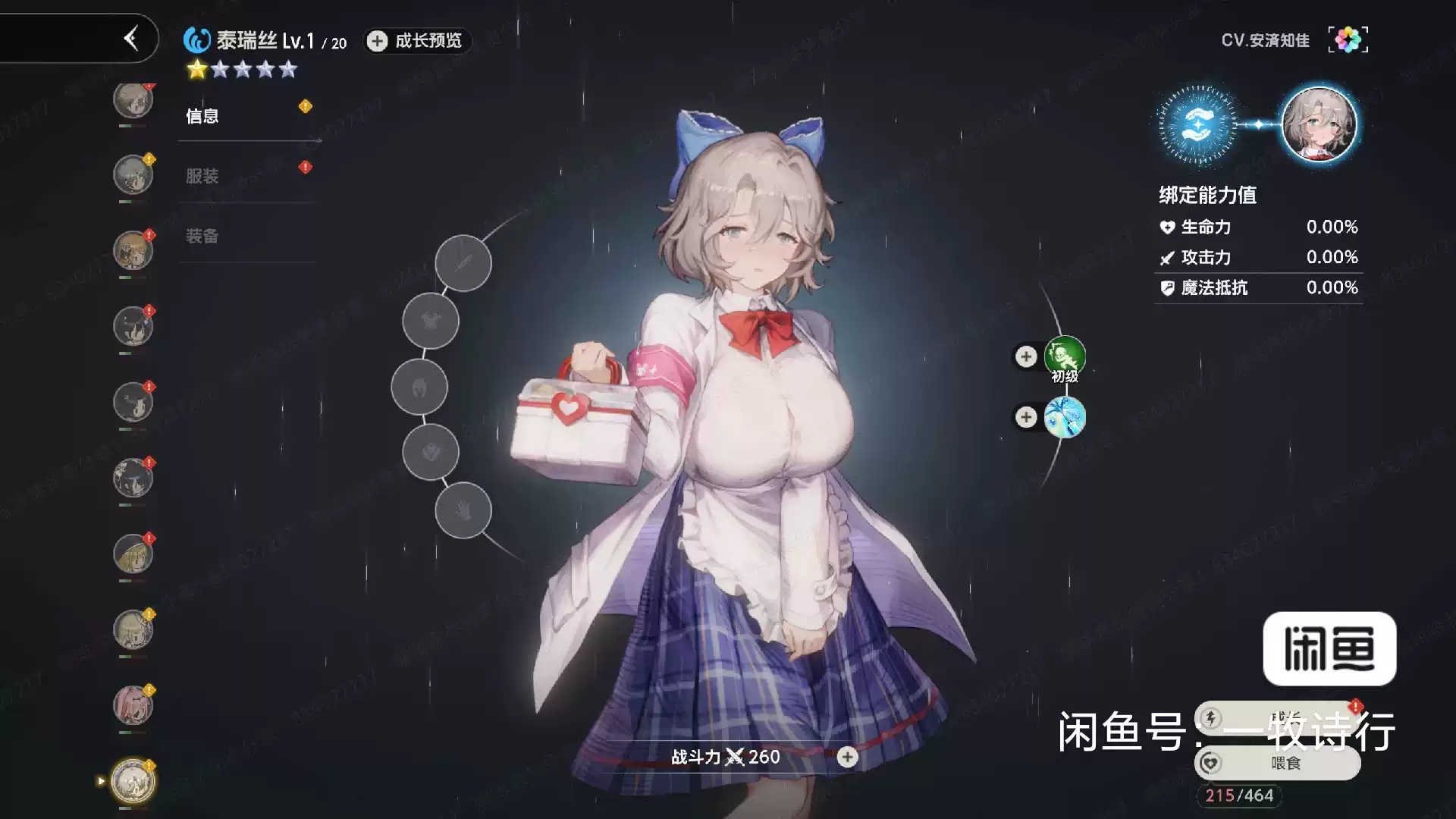The image size is (1456, 819).
Task: Open the blue water skill icon
Action: (x=1065, y=417)
